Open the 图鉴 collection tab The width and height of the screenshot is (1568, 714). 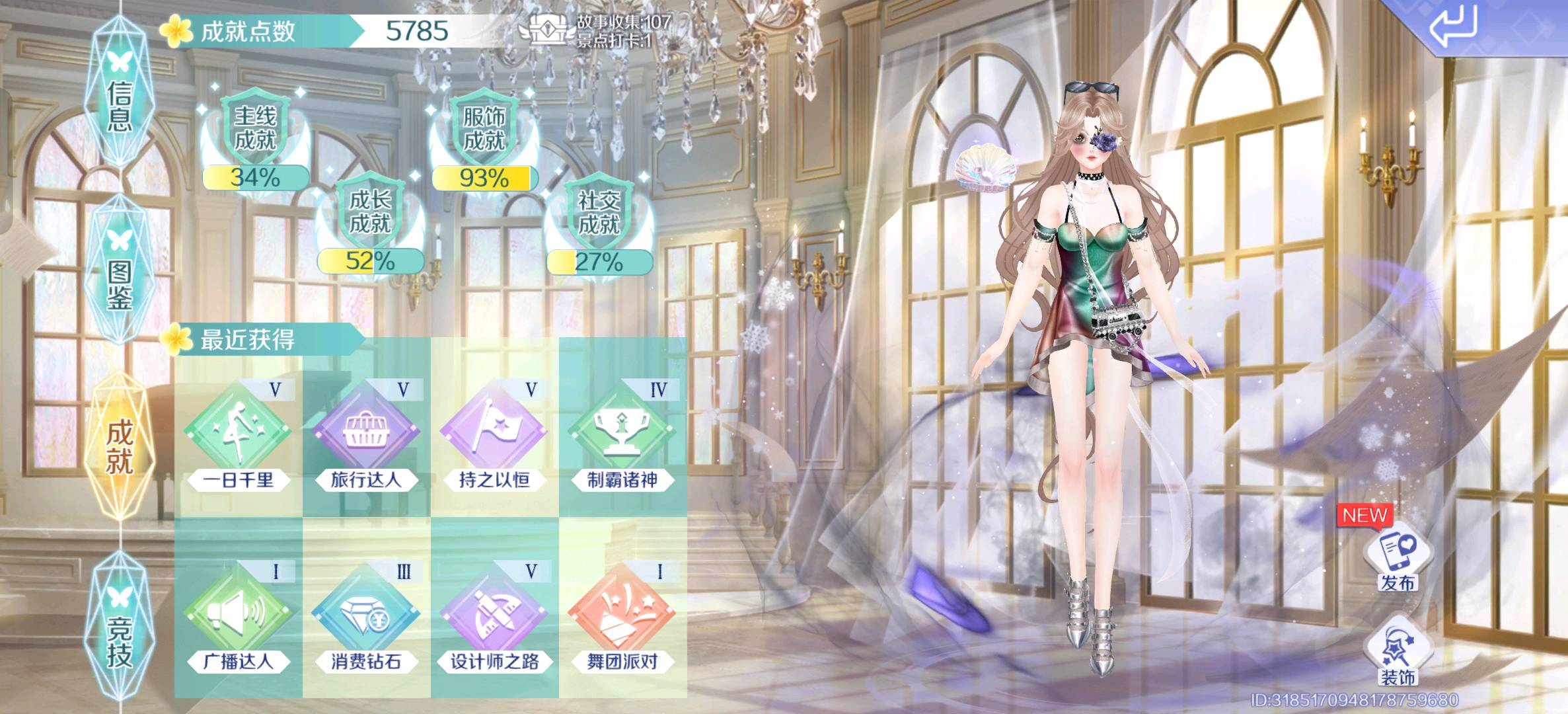[120, 271]
